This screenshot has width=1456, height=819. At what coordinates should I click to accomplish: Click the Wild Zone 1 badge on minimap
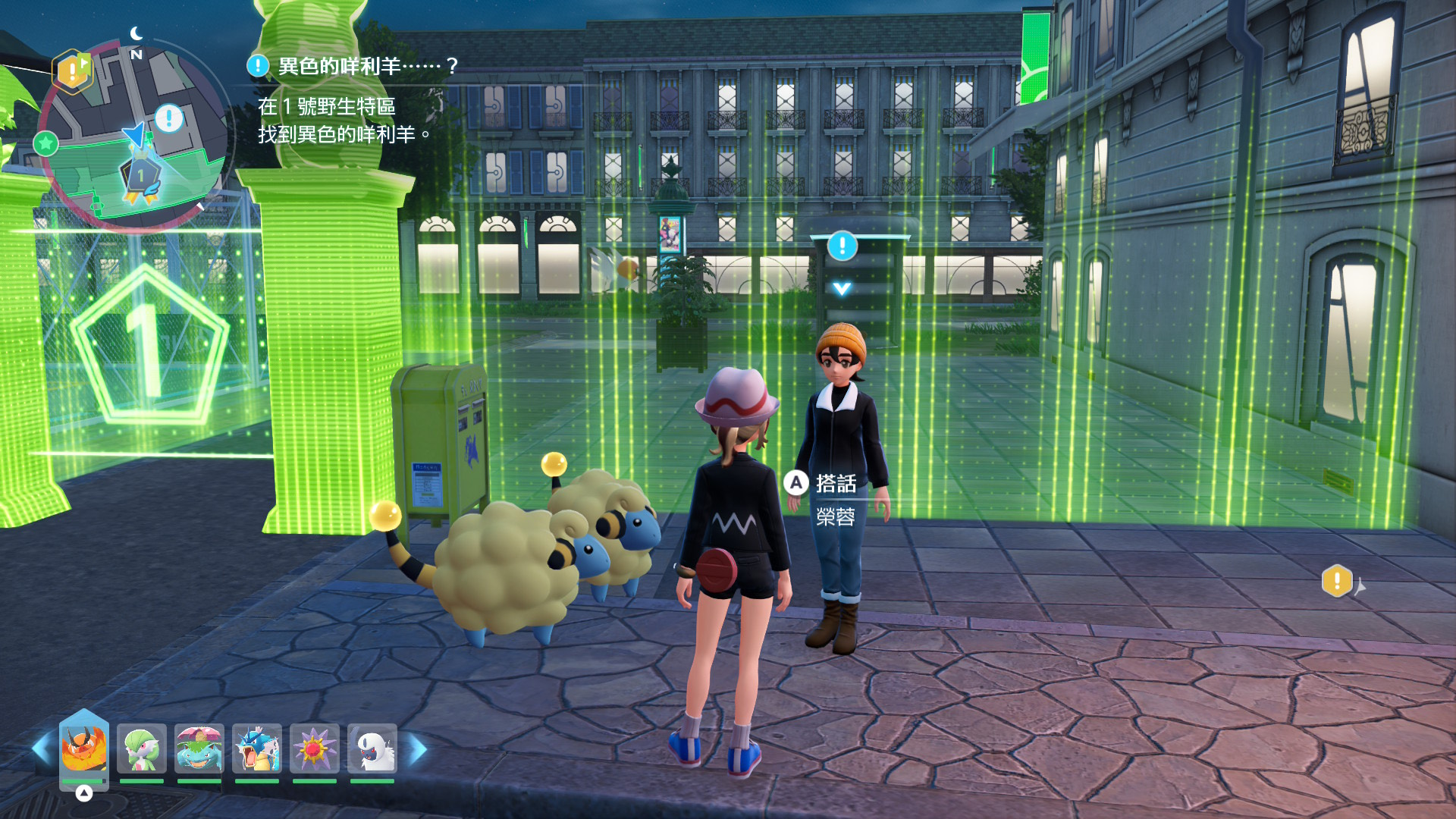[x=141, y=177]
